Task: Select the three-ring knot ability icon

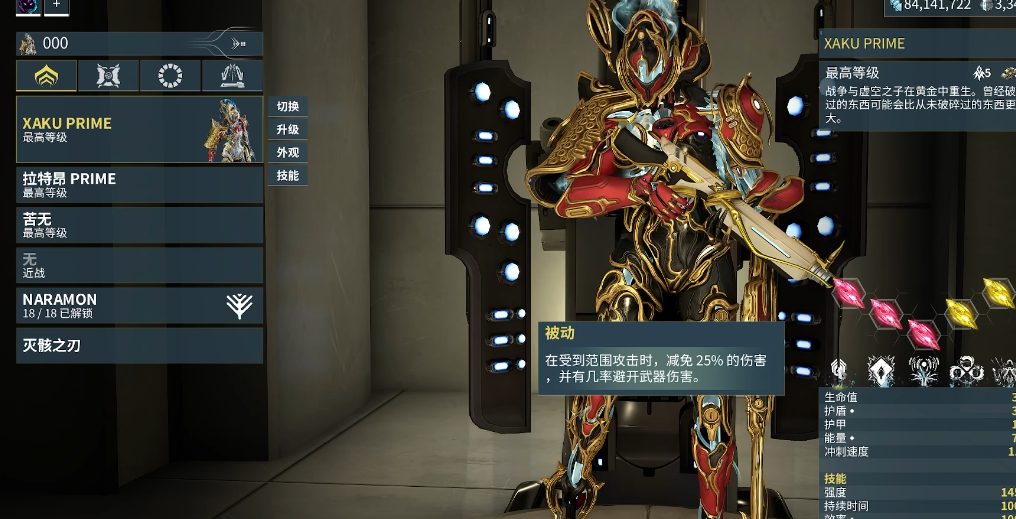Action: point(965,371)
